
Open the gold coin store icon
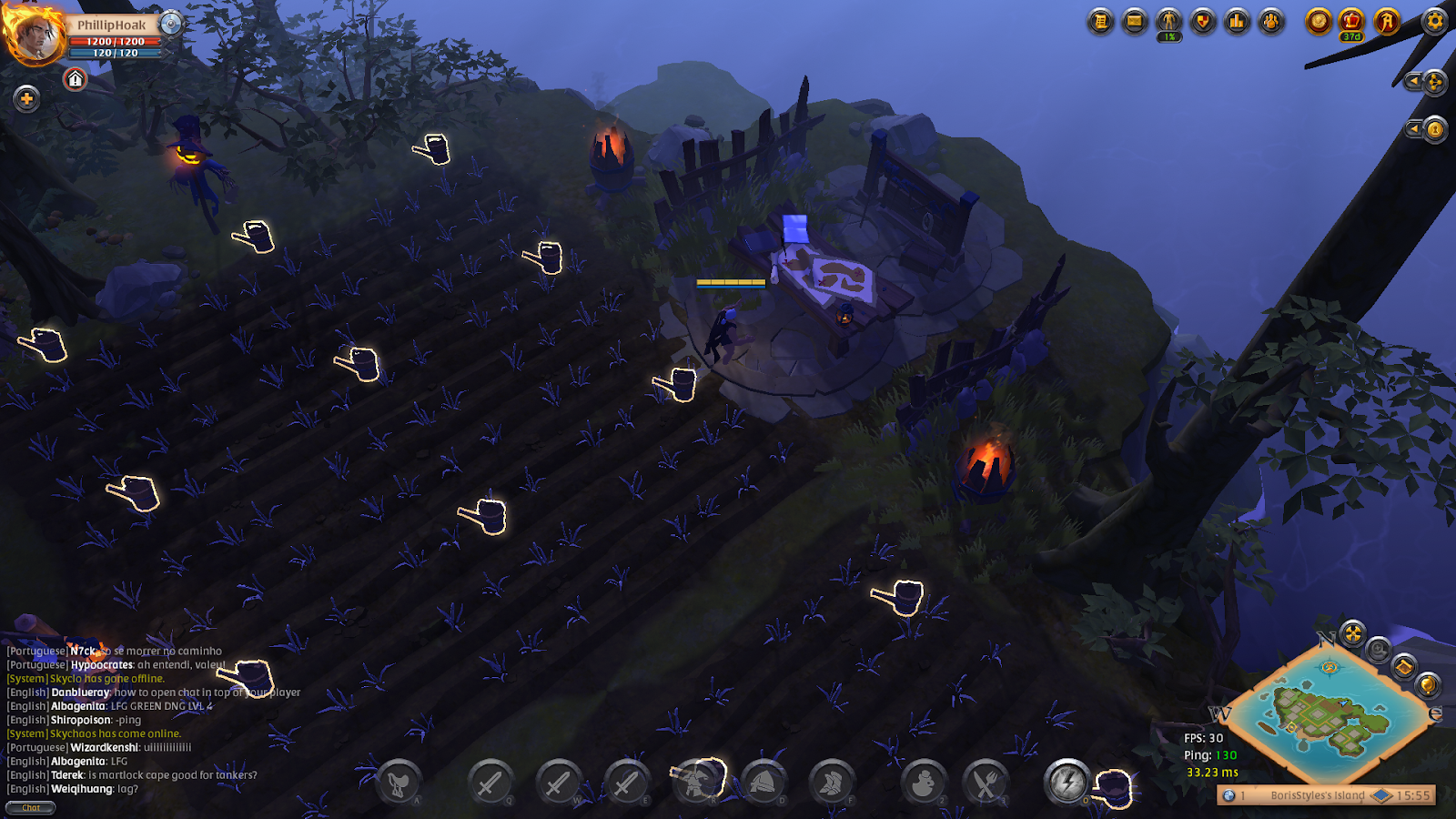[x=1318, y=20]
